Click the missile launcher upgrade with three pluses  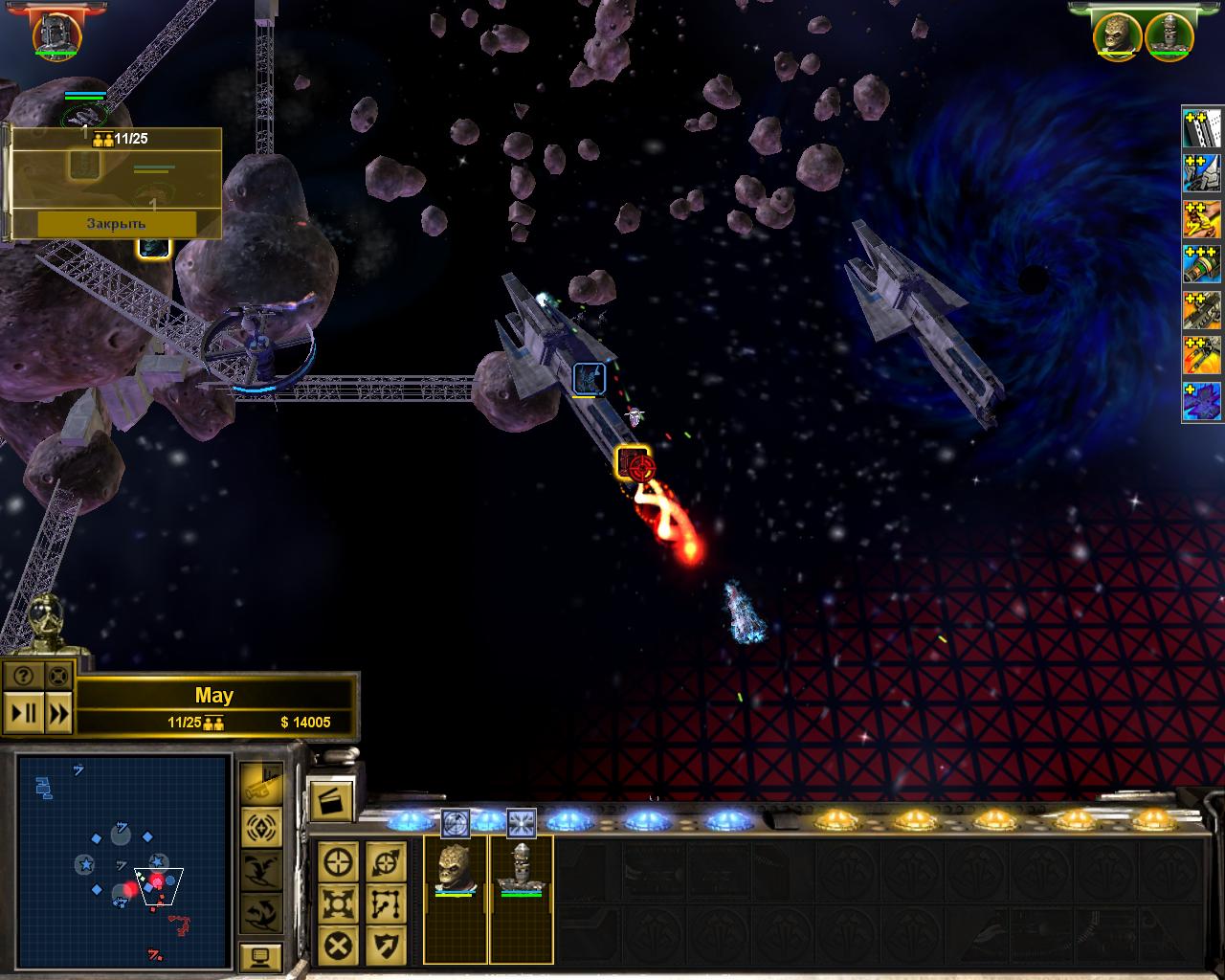pyautogui.click(x=1202, y=264)
